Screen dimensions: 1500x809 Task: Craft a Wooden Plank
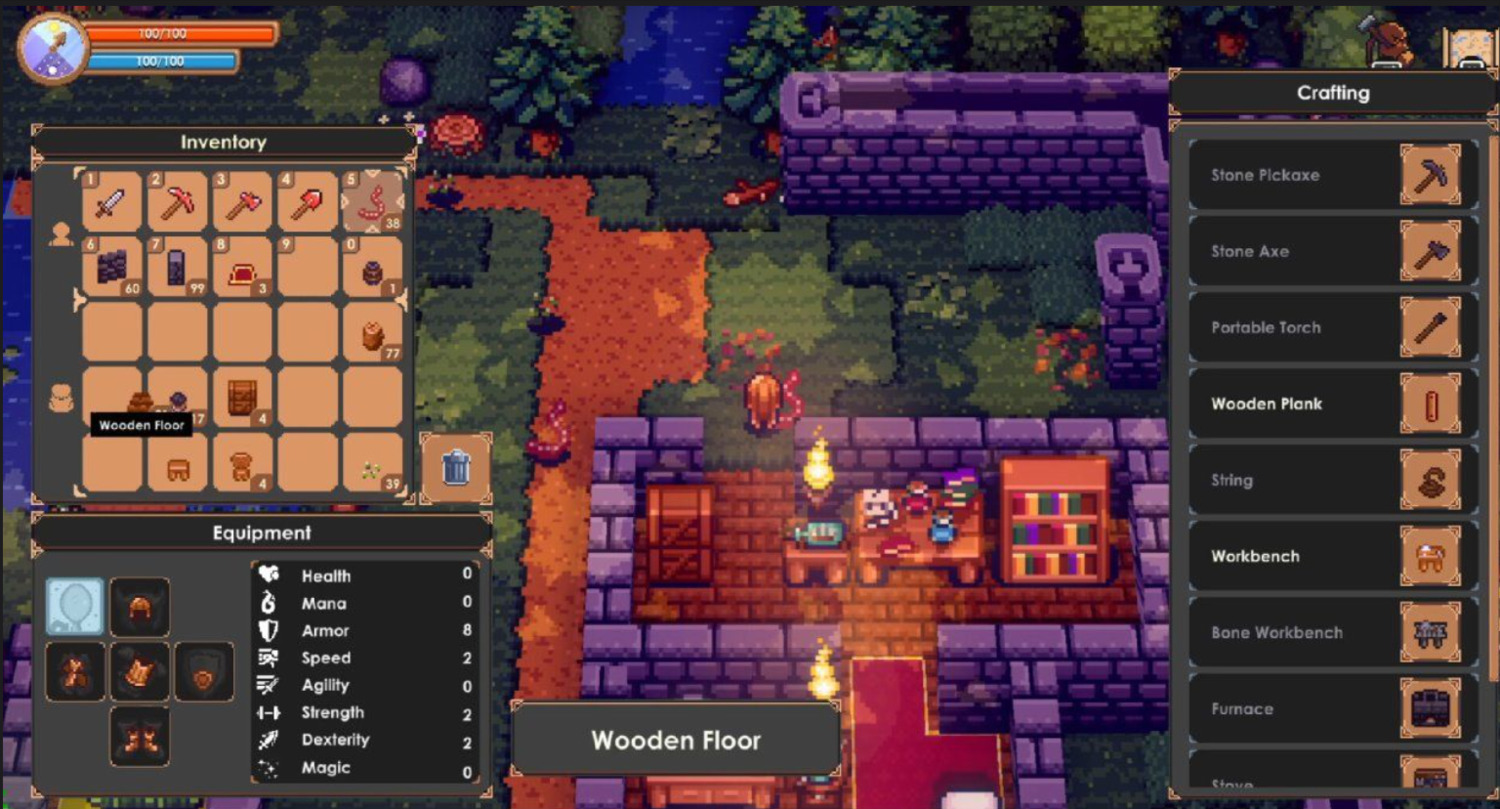coord(1333,404)
